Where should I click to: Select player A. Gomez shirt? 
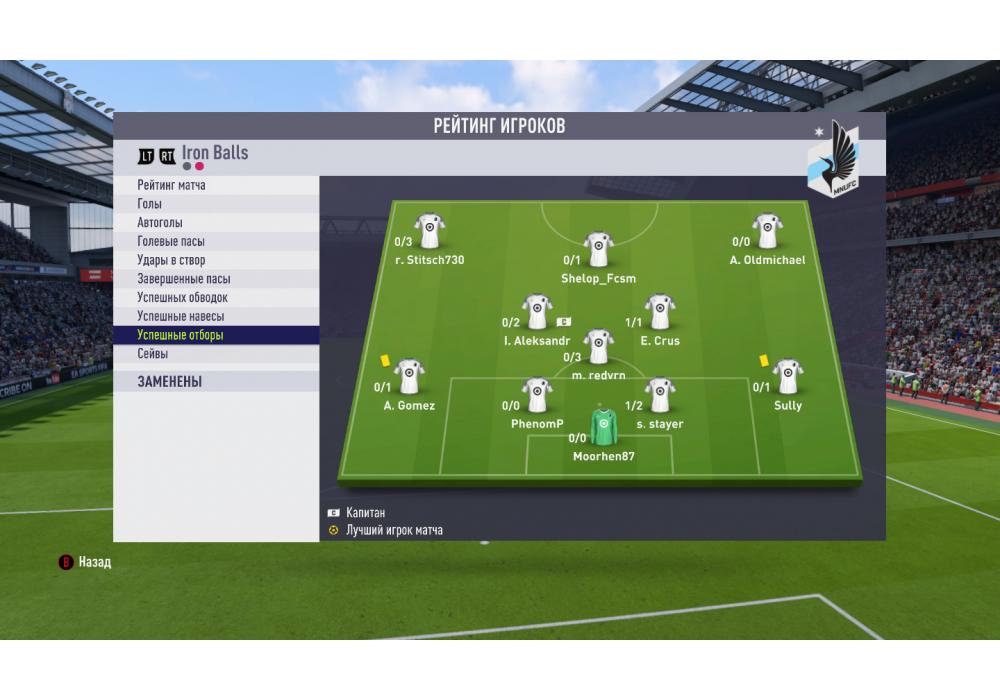409,376
